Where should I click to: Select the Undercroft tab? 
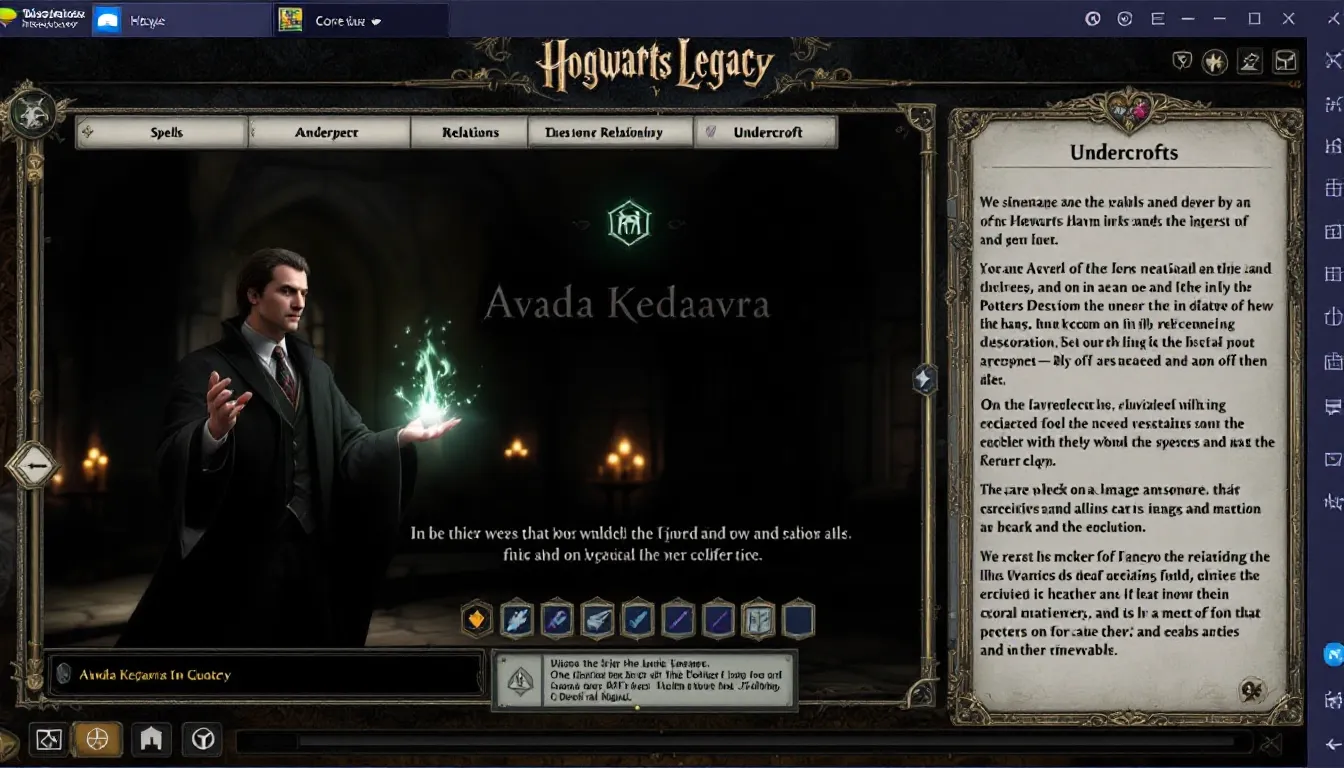[x=767, y=132]
